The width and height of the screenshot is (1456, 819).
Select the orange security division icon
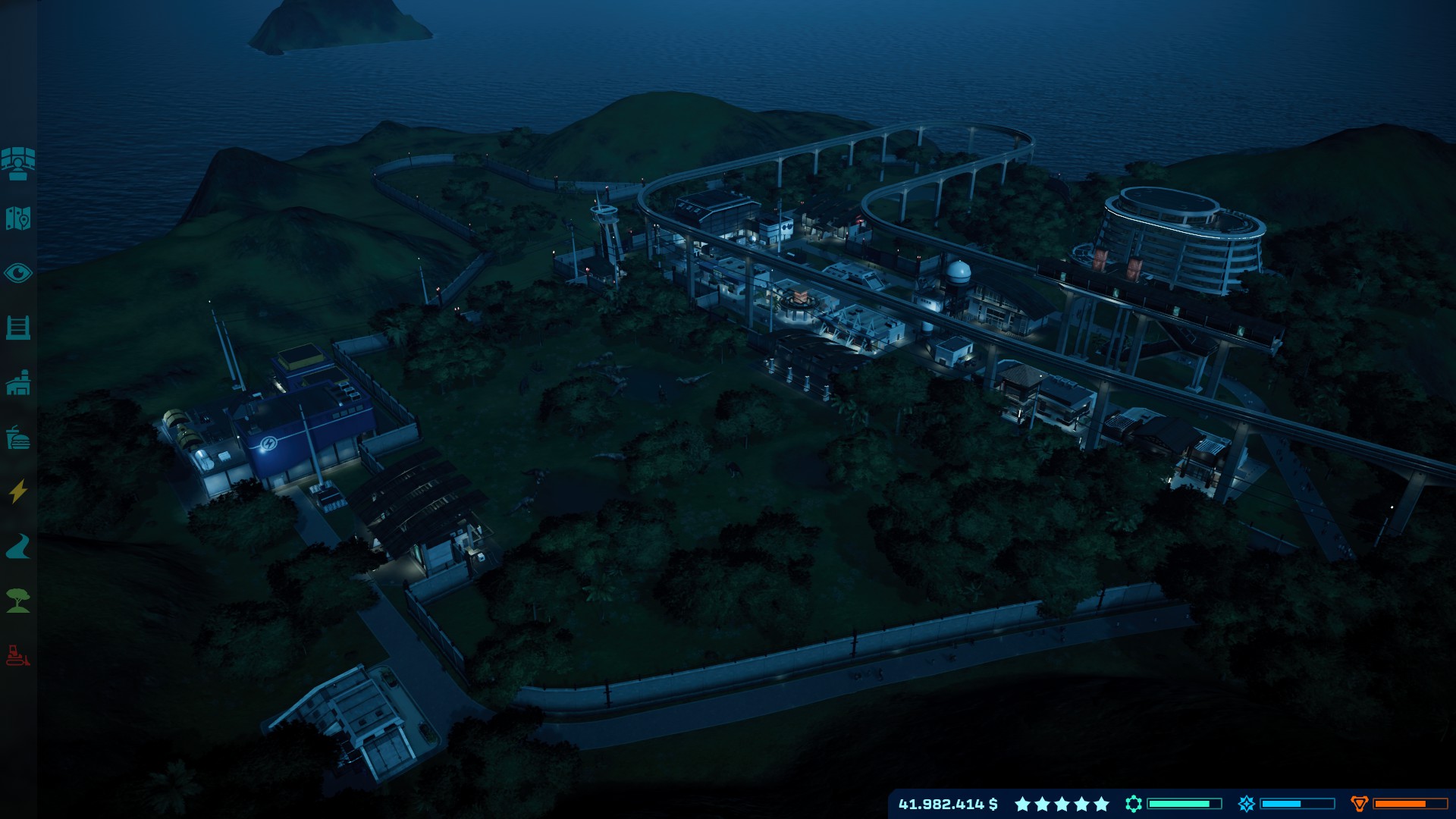coord(1359,804)
